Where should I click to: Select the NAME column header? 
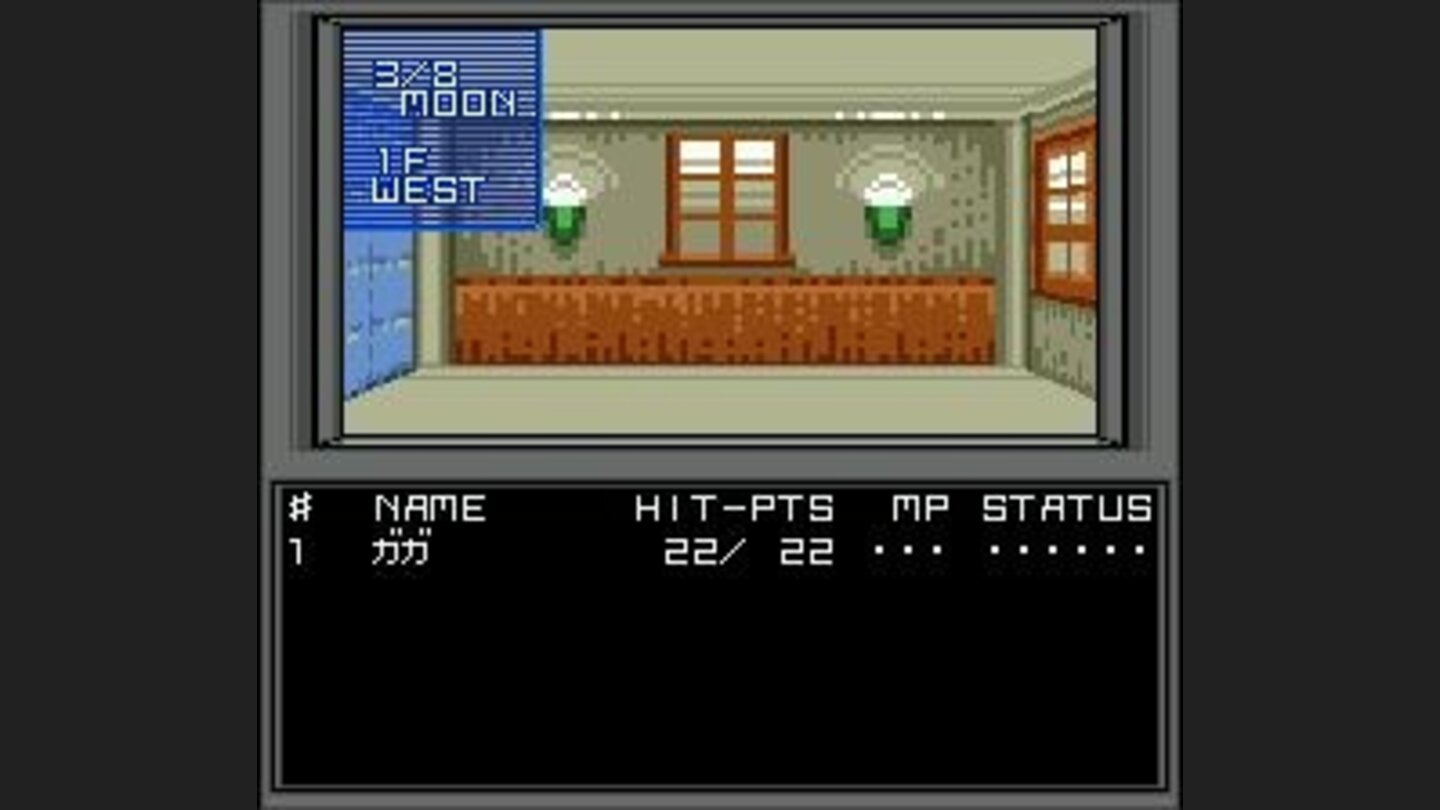430,507
